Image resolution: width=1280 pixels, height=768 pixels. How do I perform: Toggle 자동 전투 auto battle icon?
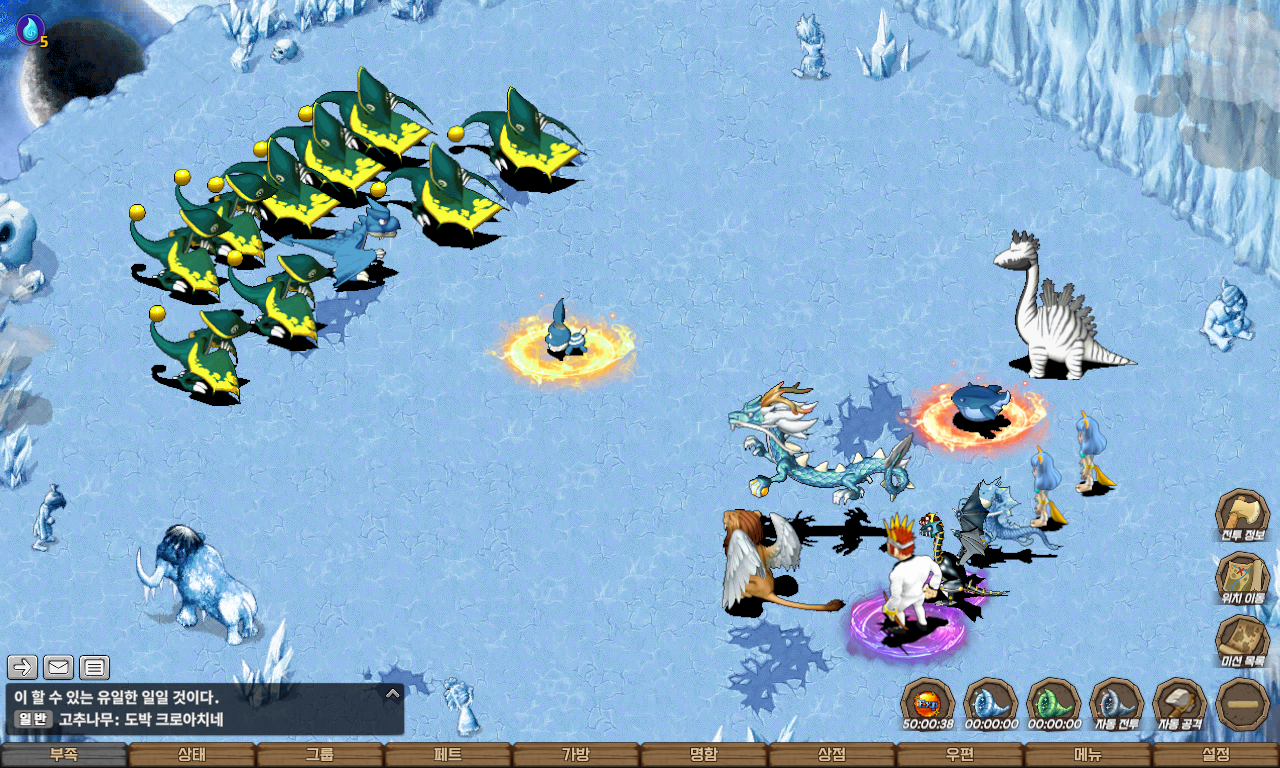(x=1116, y=703)
